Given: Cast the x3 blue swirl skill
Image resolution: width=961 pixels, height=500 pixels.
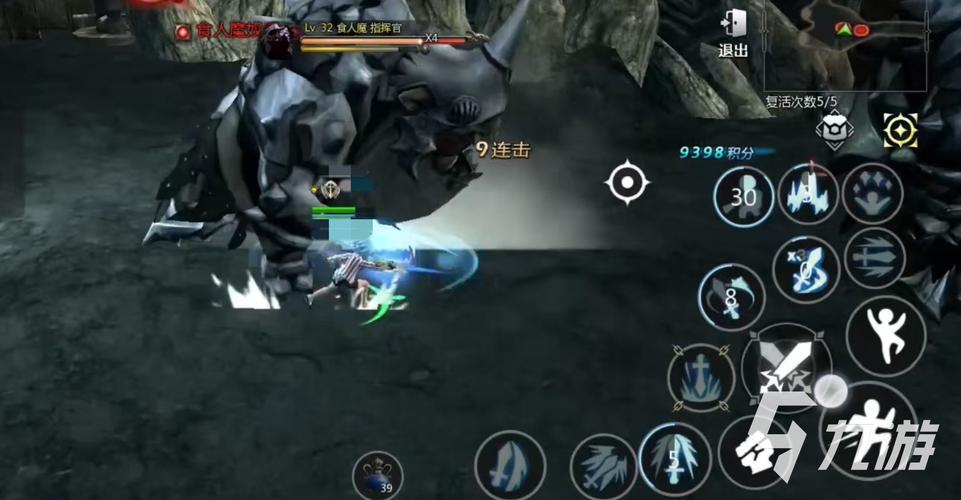Looking at the screenshot, I should (806, 270).
